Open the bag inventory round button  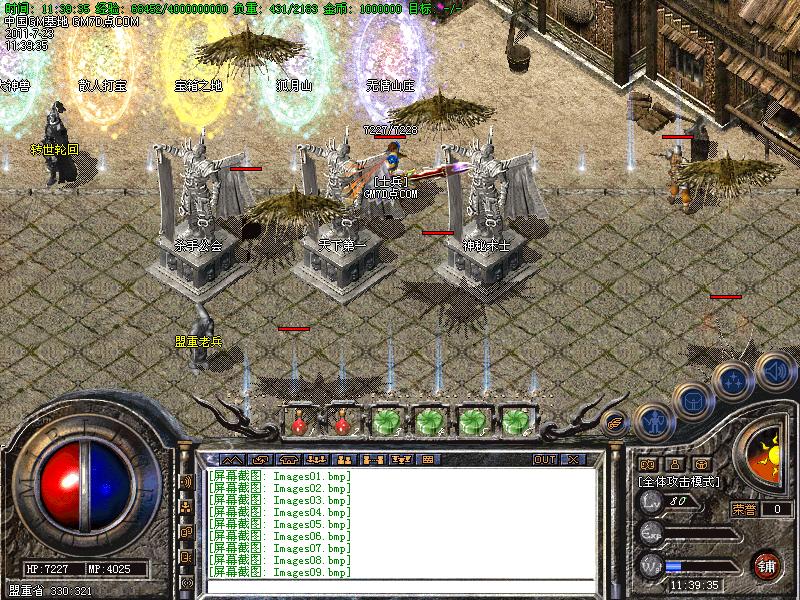(693, 402)
